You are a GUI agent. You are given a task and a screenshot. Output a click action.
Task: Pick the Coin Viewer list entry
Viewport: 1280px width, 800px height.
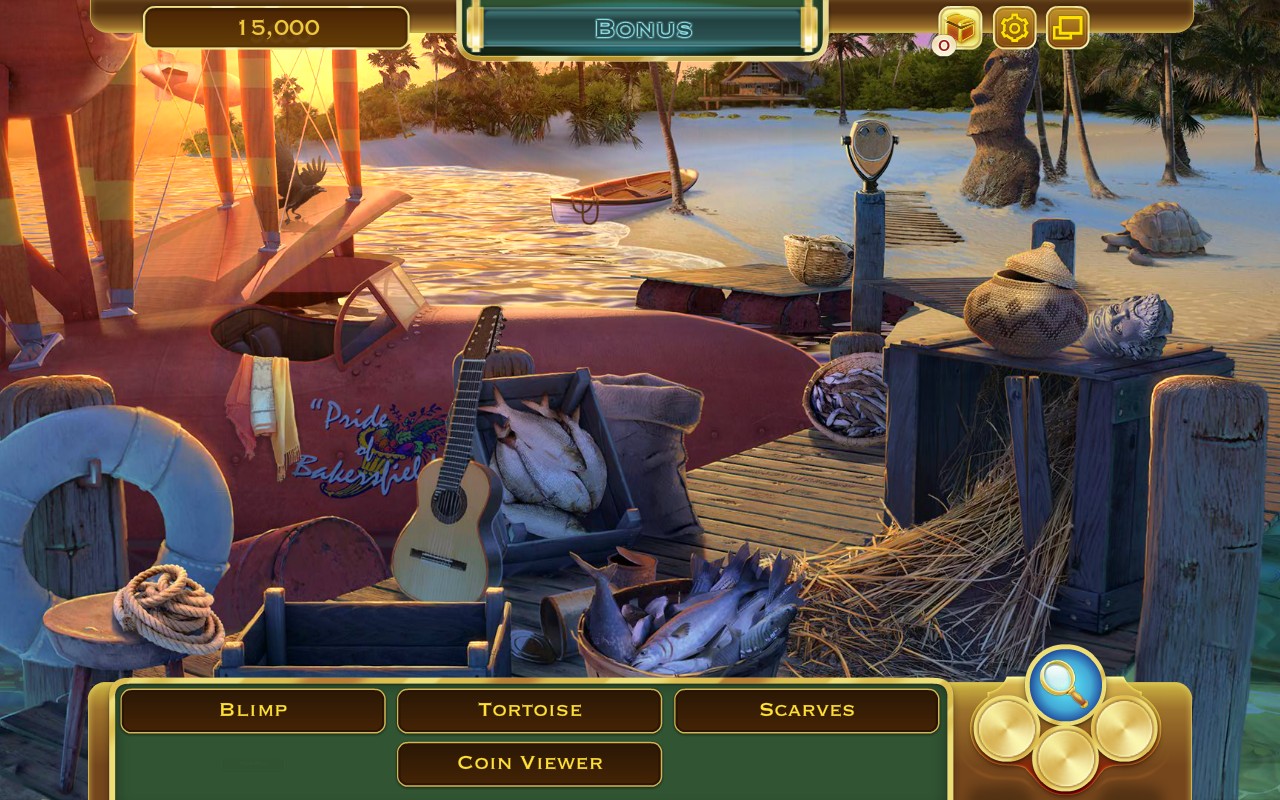pyautogui.click(x=529, y=763)
